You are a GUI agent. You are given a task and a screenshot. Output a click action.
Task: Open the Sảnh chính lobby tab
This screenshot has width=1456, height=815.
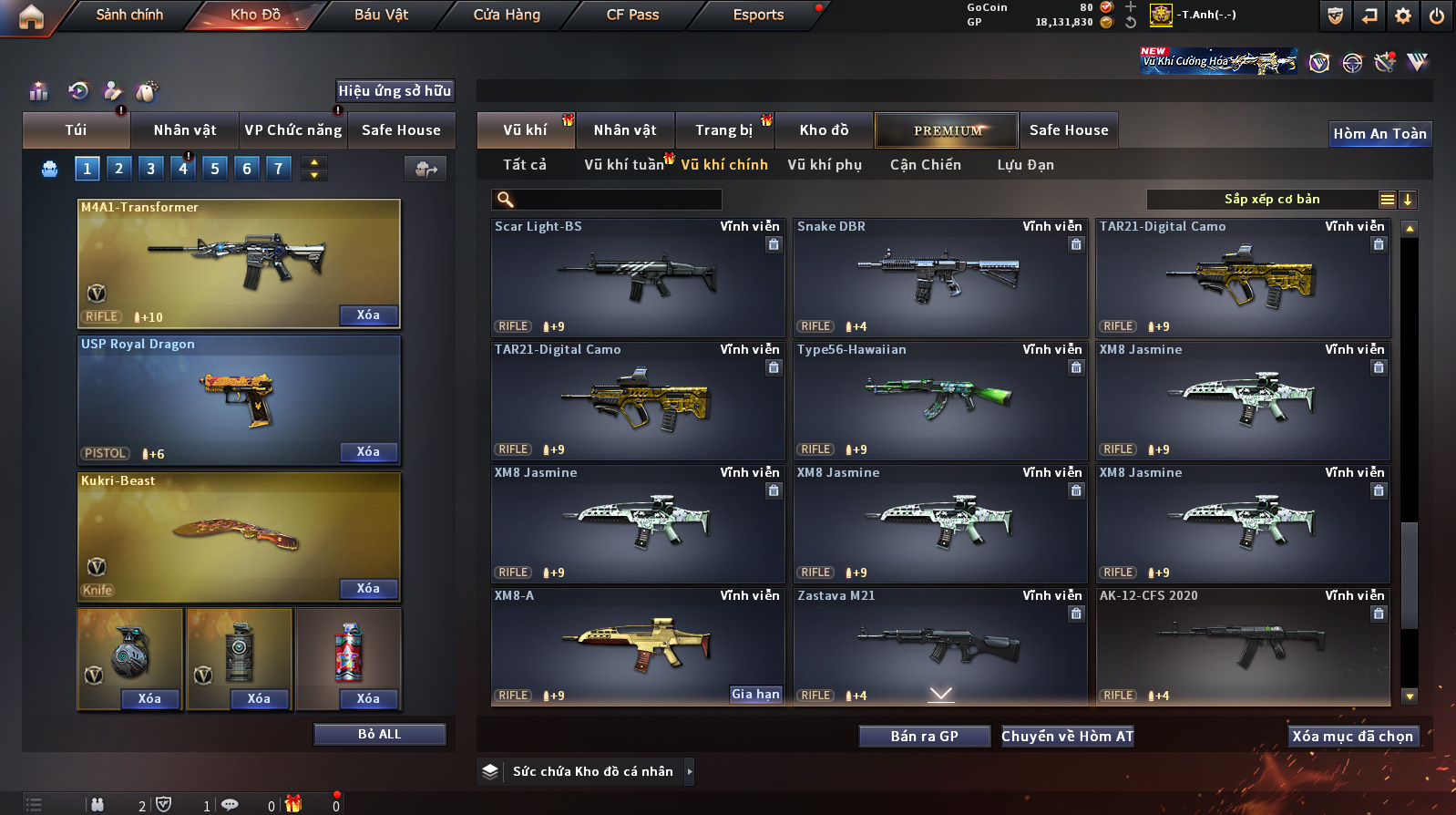129,15
